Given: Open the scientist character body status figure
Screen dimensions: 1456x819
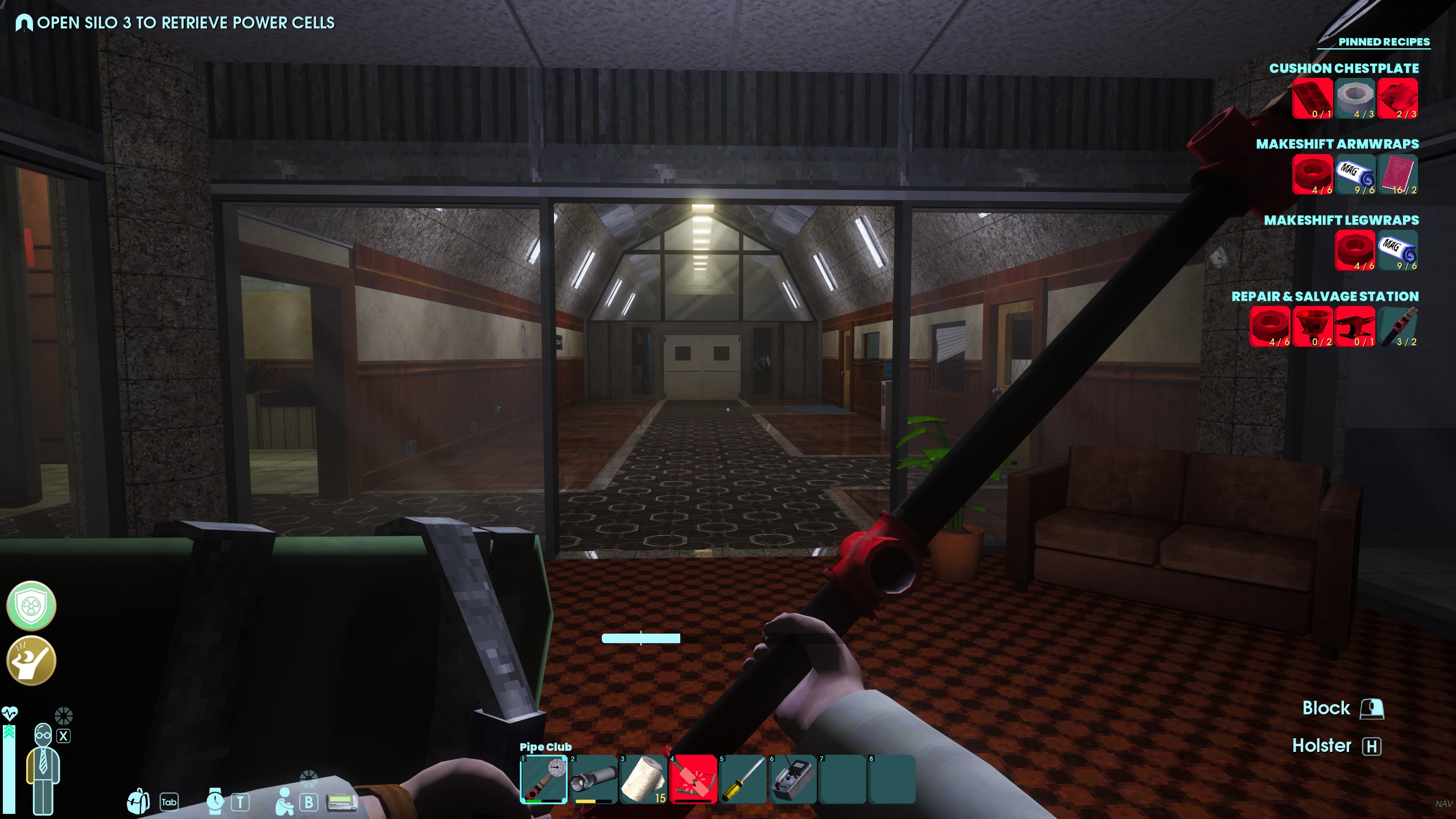Looking at the screenshot, I should click(x=43, y=768).
